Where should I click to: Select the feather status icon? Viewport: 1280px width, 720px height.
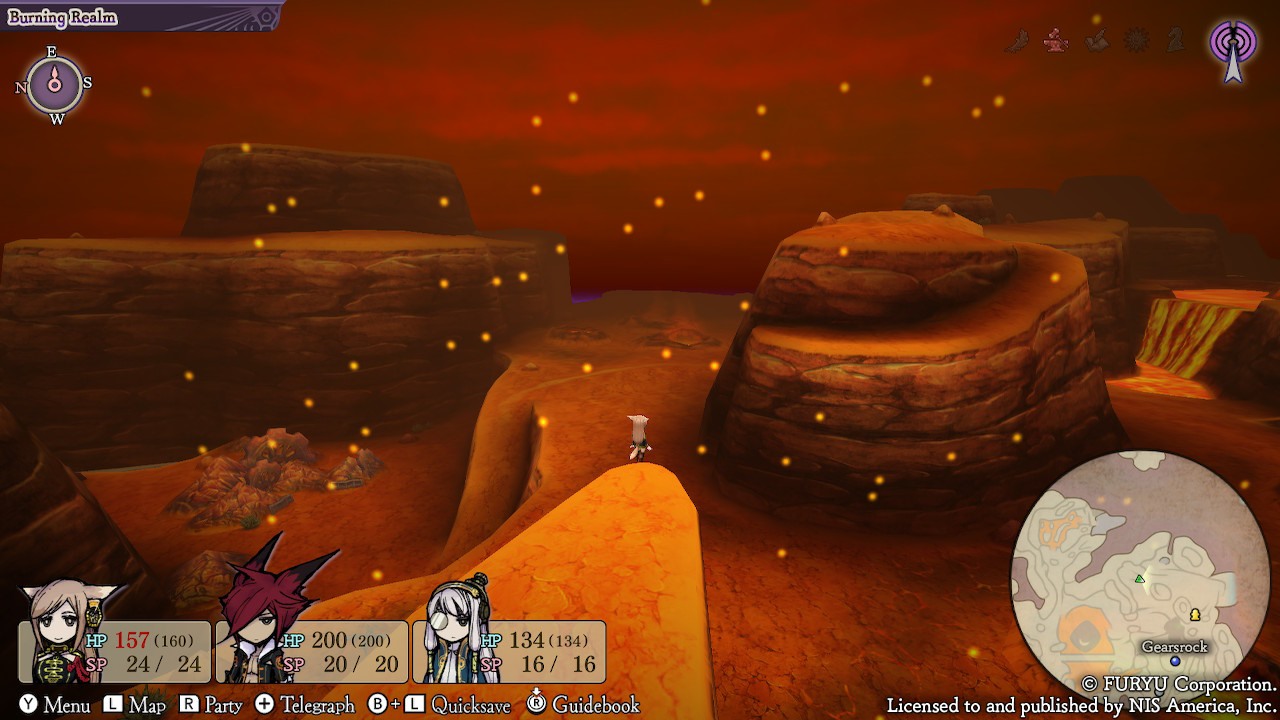1017,41
